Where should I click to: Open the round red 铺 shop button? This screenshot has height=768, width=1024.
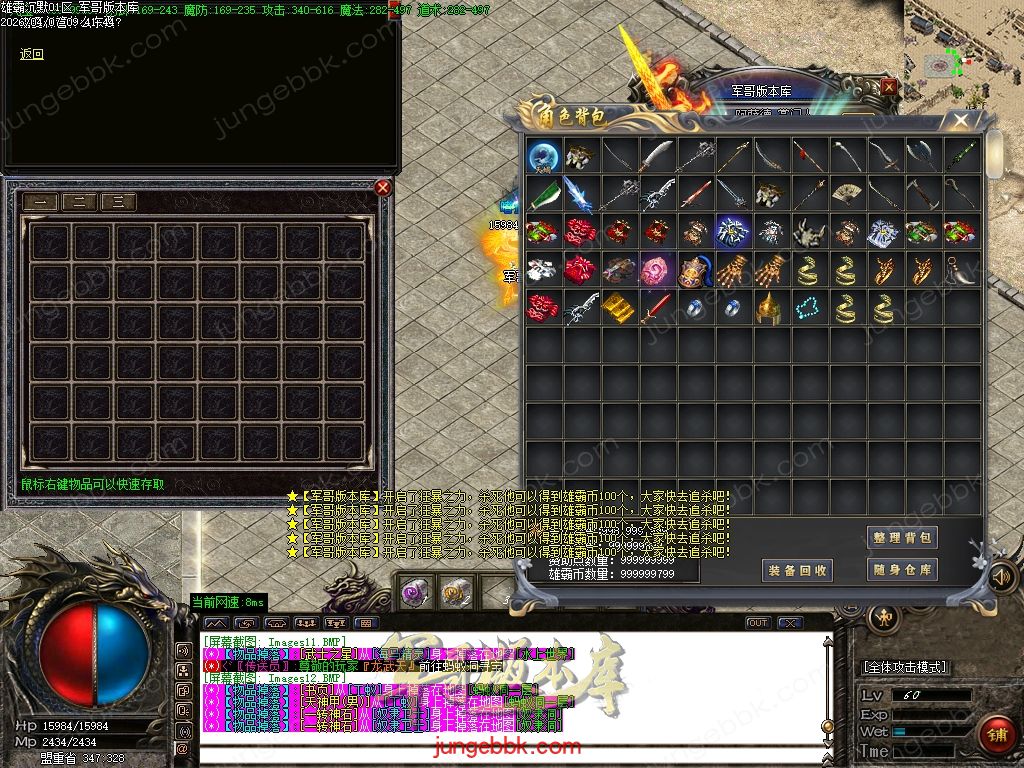[x=996, y=734]
